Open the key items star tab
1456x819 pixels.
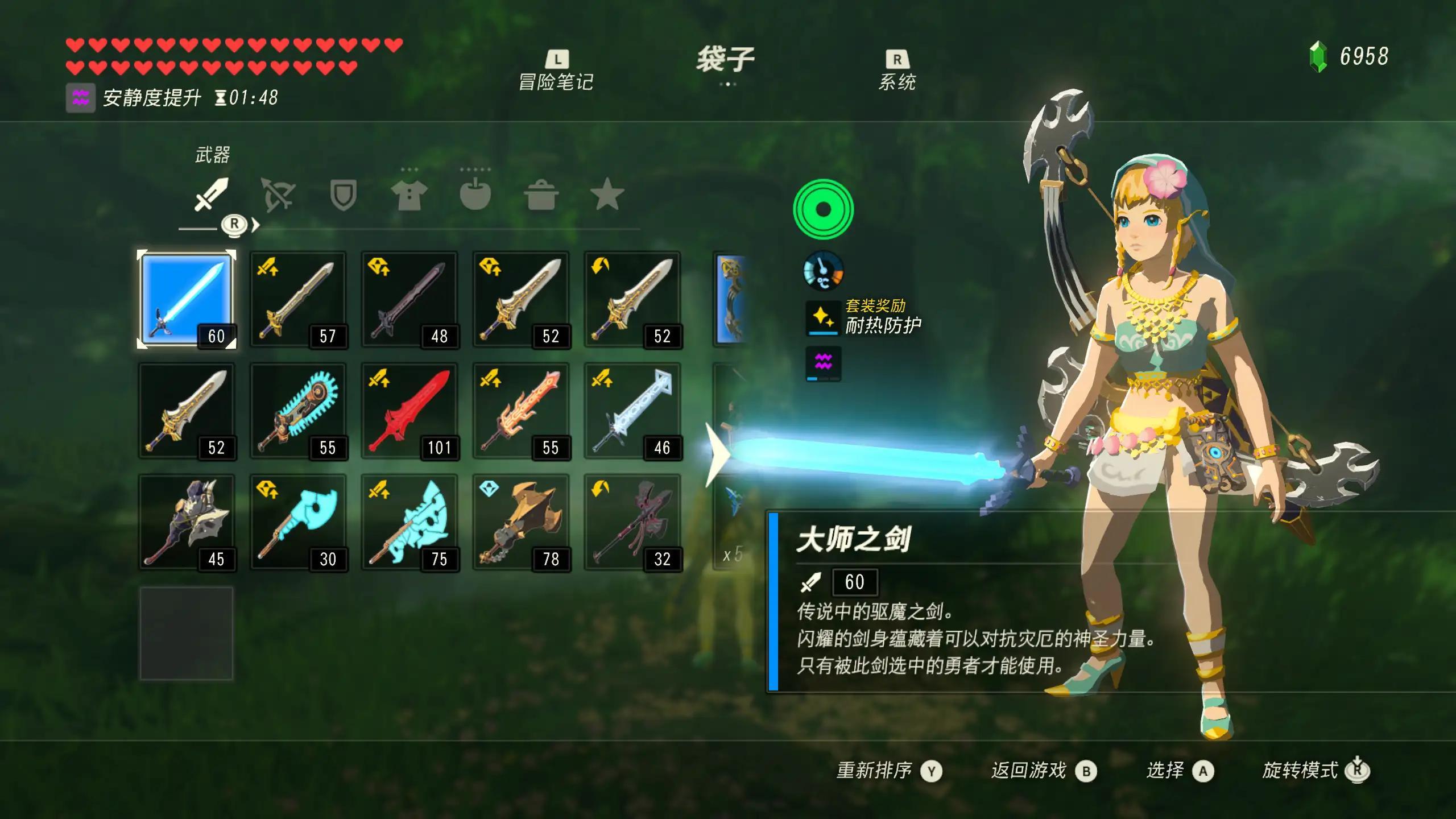click(x=607, y=195)
